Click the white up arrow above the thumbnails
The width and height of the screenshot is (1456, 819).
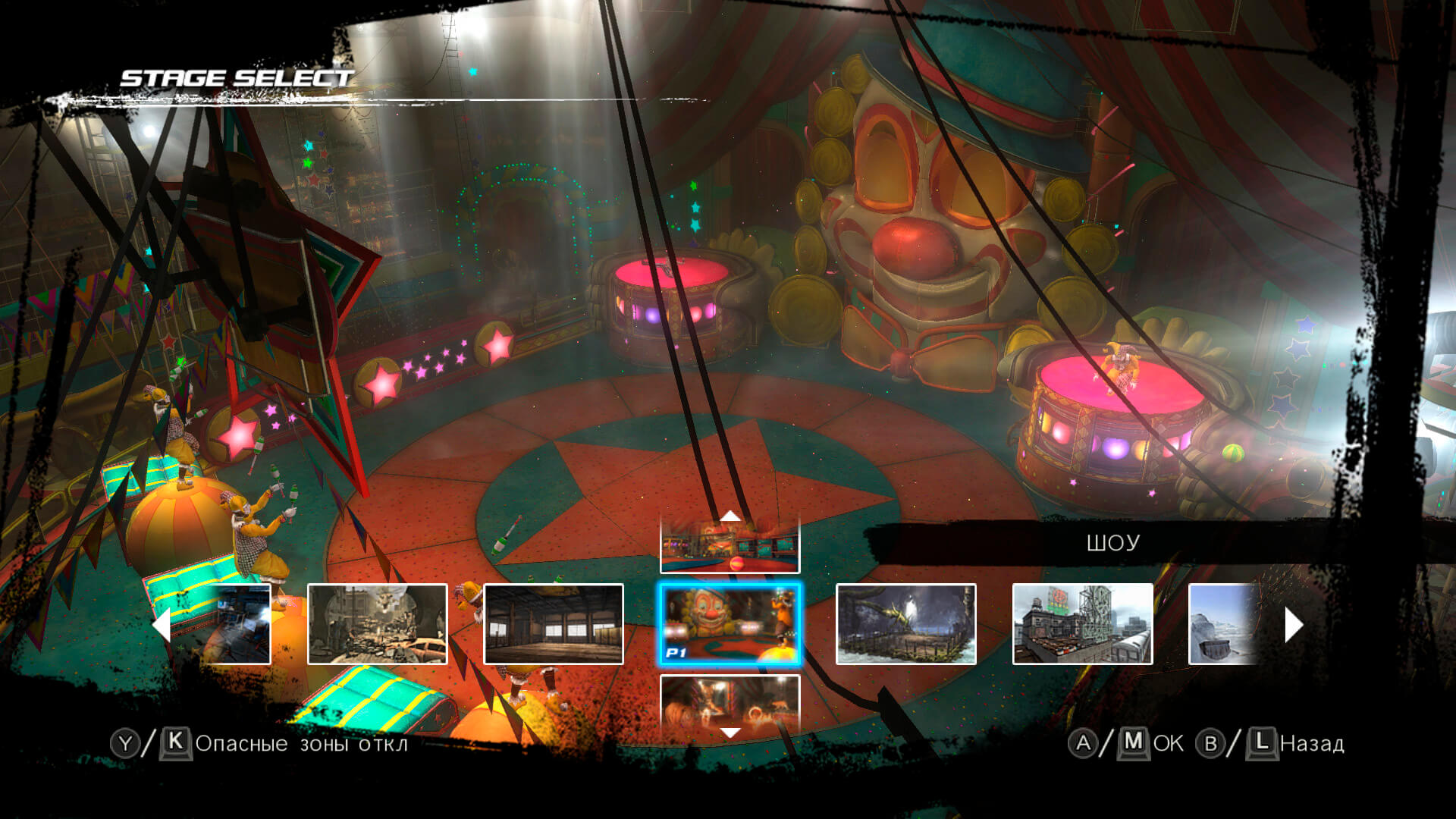click(730, 516)
